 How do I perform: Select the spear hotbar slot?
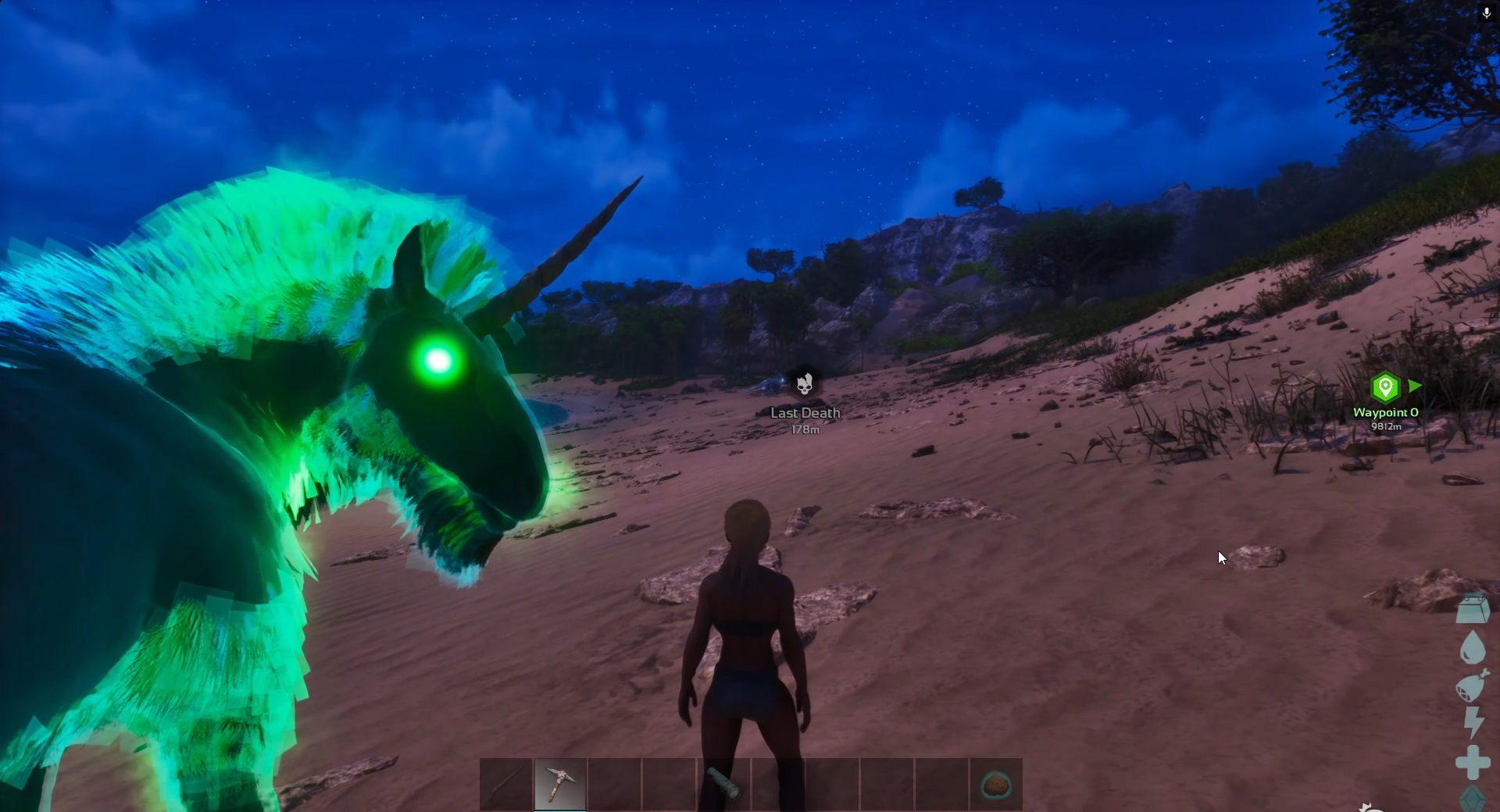[506, 783]
